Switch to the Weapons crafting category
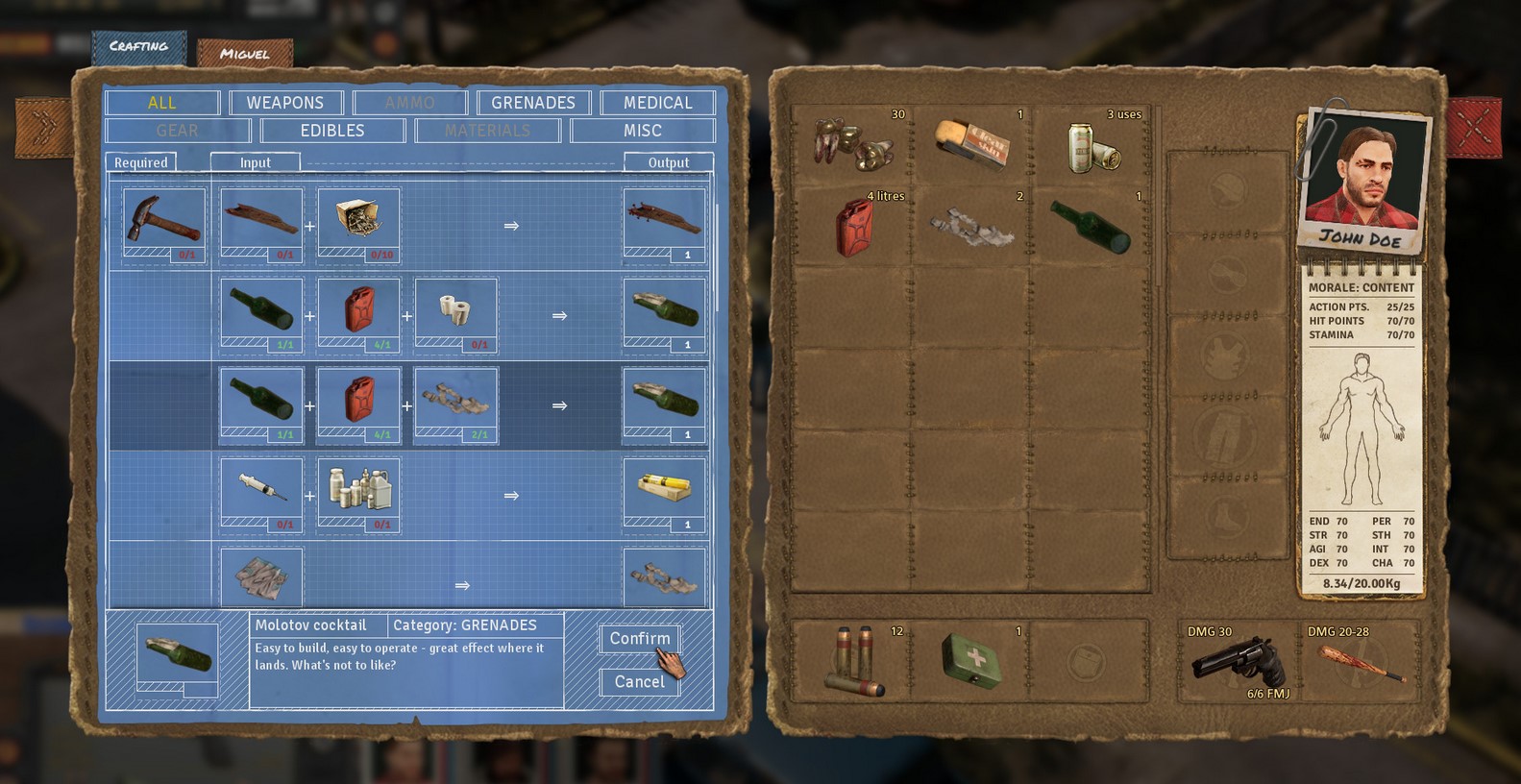Viewport: 1521px width, 784px height. 284,103
